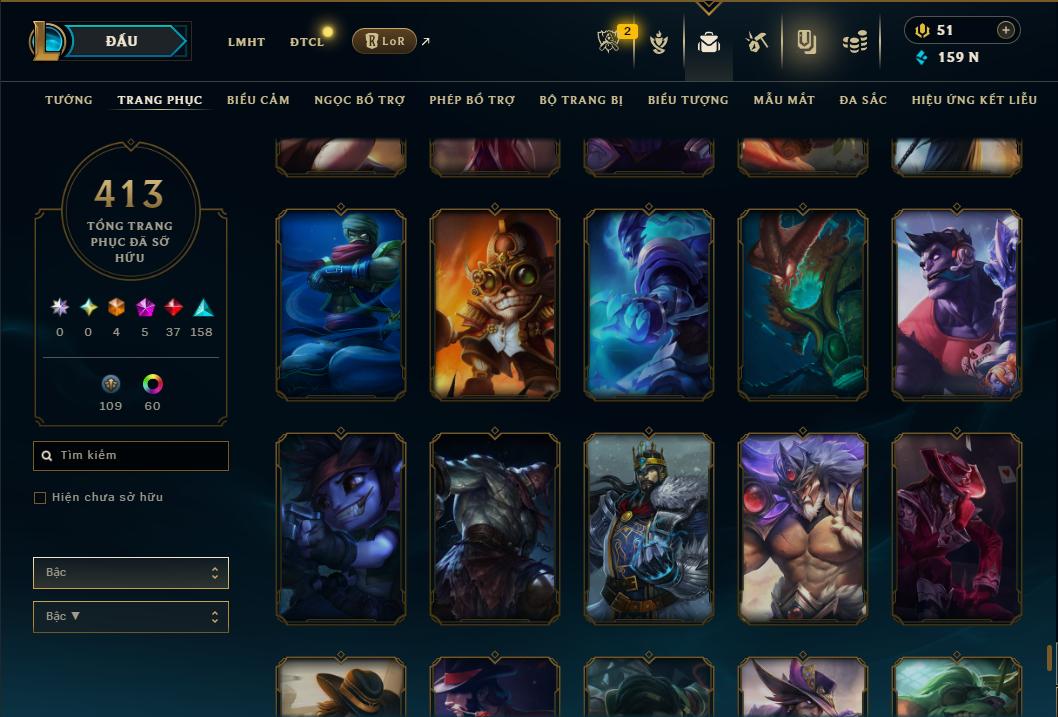Show the BỘ TRANG BỊ tab
1058x717 pixels.
pyautogui.click(x=581, y=100)
